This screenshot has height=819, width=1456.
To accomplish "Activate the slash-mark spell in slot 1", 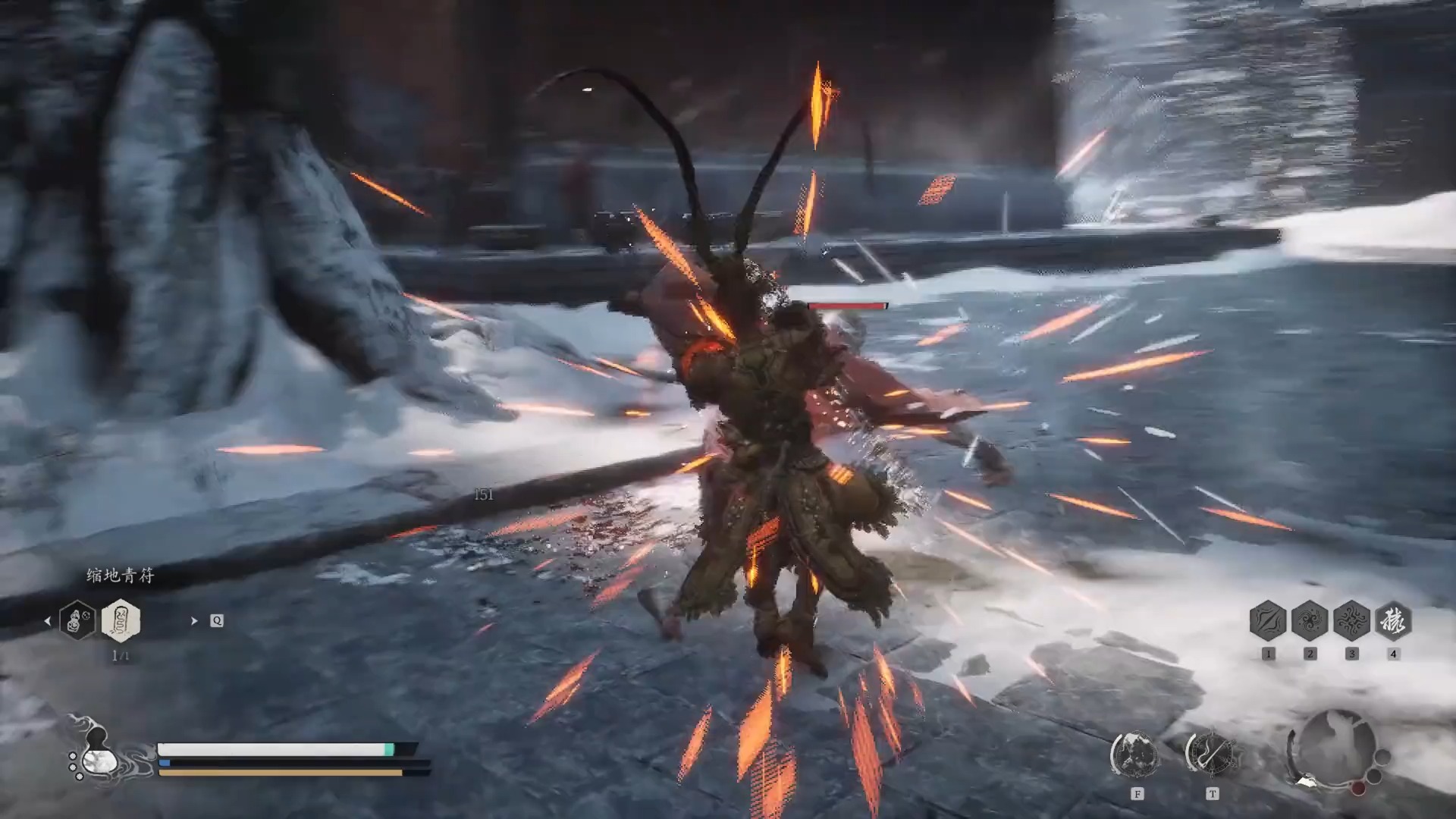I will coord(1268,621).
